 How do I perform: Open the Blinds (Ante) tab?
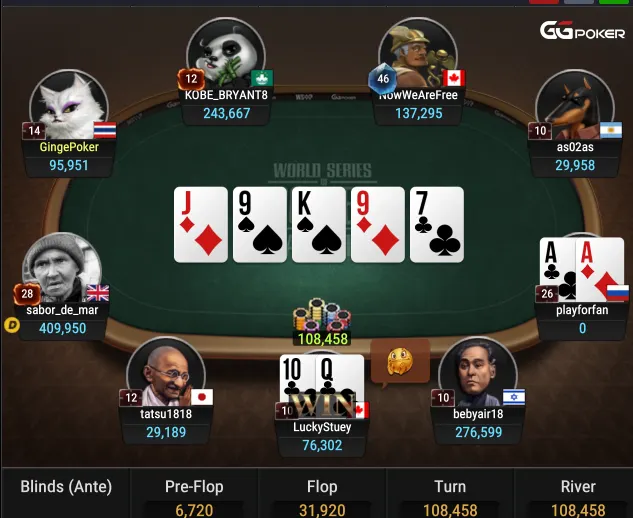pyautogui.click(x=66, y=488)
